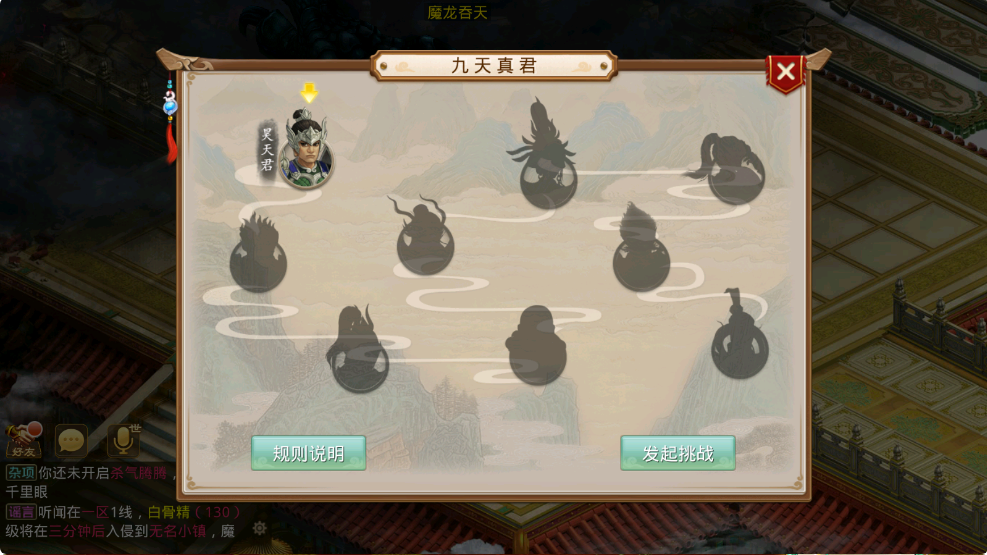Open the 规则说明 rules explanation
This screenshot has width=987, height=555.
tap(308, 453)
